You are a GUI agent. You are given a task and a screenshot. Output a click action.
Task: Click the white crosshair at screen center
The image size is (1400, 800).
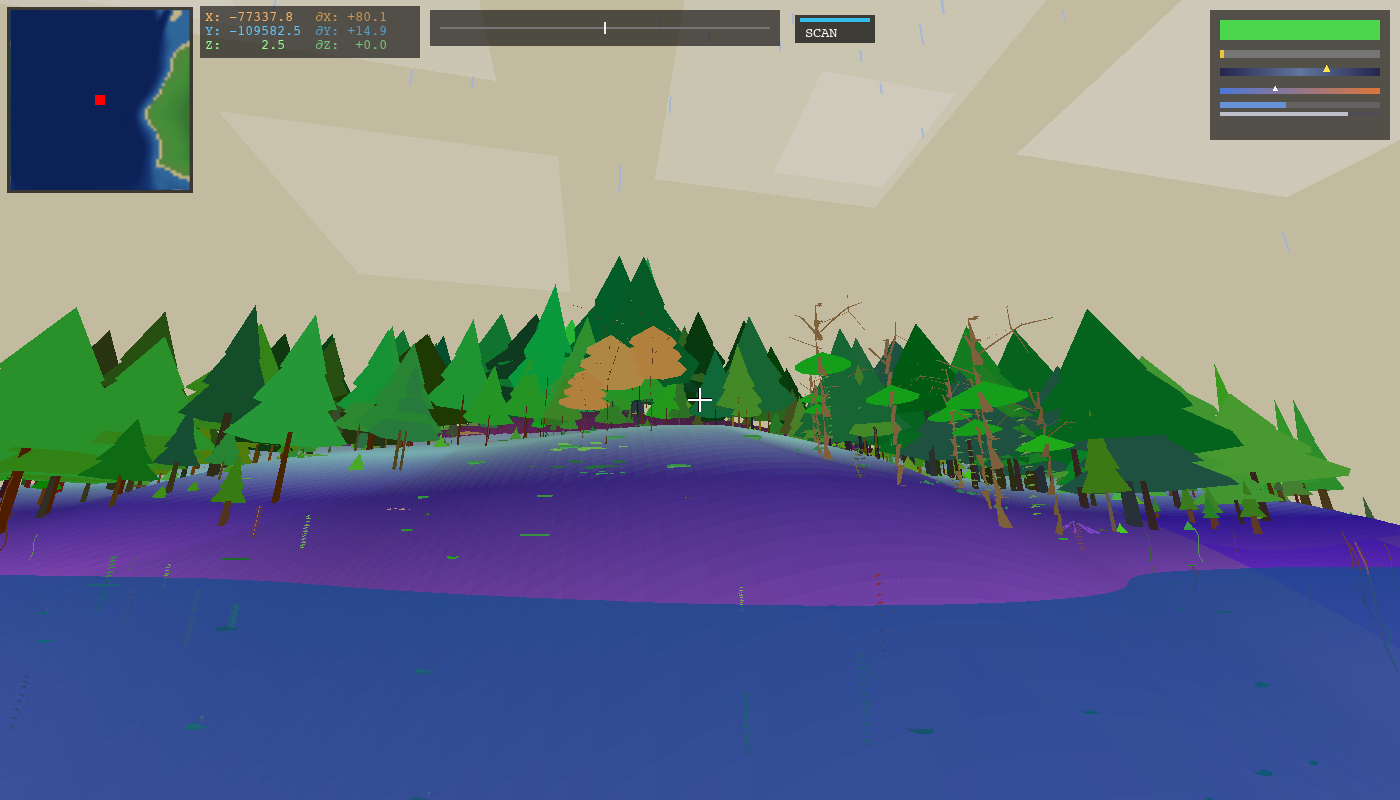click(700, 399)
